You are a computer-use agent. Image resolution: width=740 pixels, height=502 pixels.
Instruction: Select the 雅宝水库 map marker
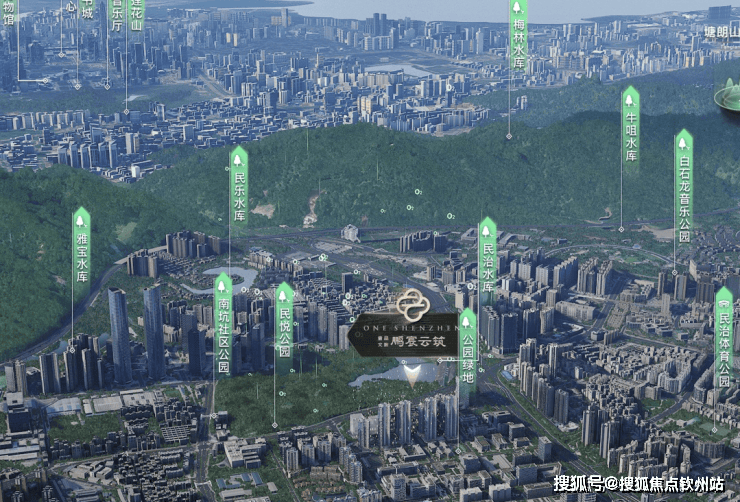click(x=81, y=249)
